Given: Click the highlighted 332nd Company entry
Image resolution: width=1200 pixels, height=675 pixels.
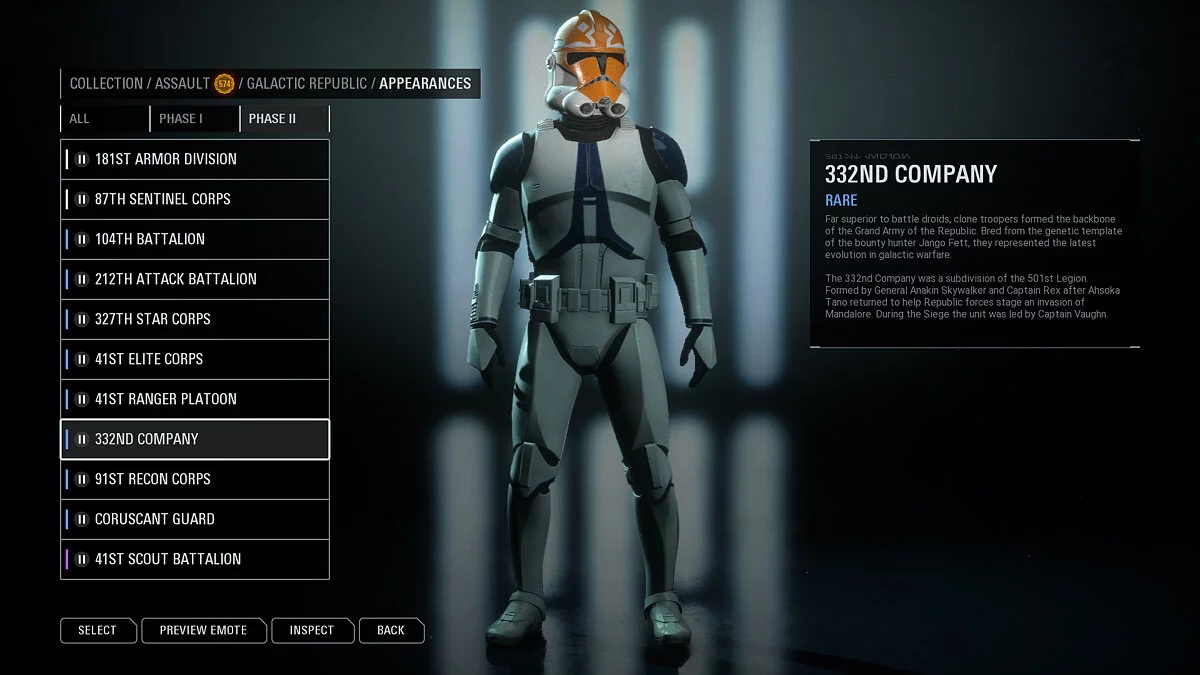Looking at the screenshot, I should 195,439.
